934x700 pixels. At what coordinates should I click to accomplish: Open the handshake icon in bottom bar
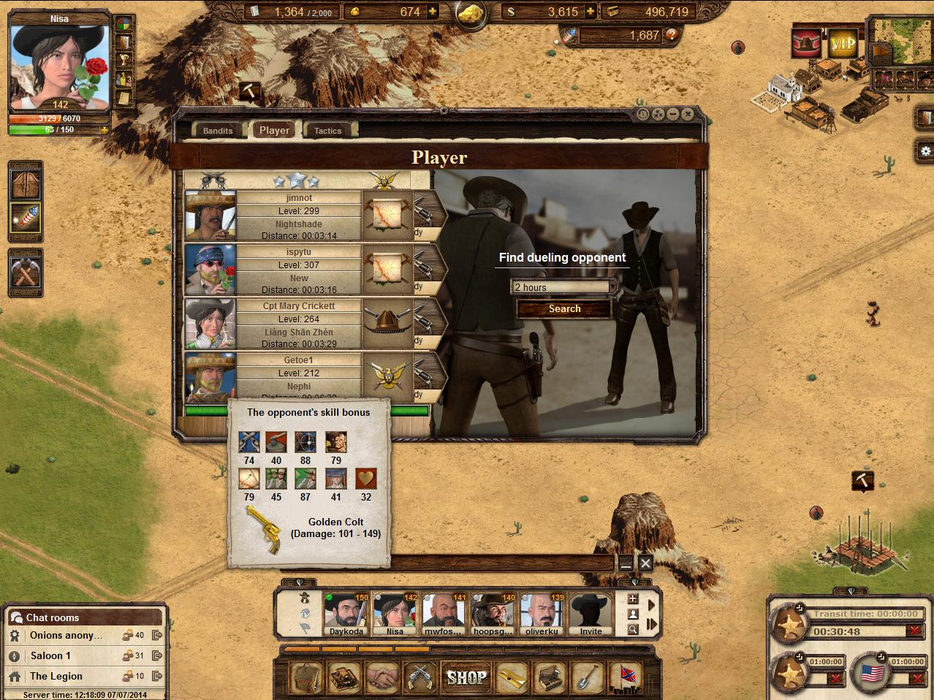tap(382, 678)
